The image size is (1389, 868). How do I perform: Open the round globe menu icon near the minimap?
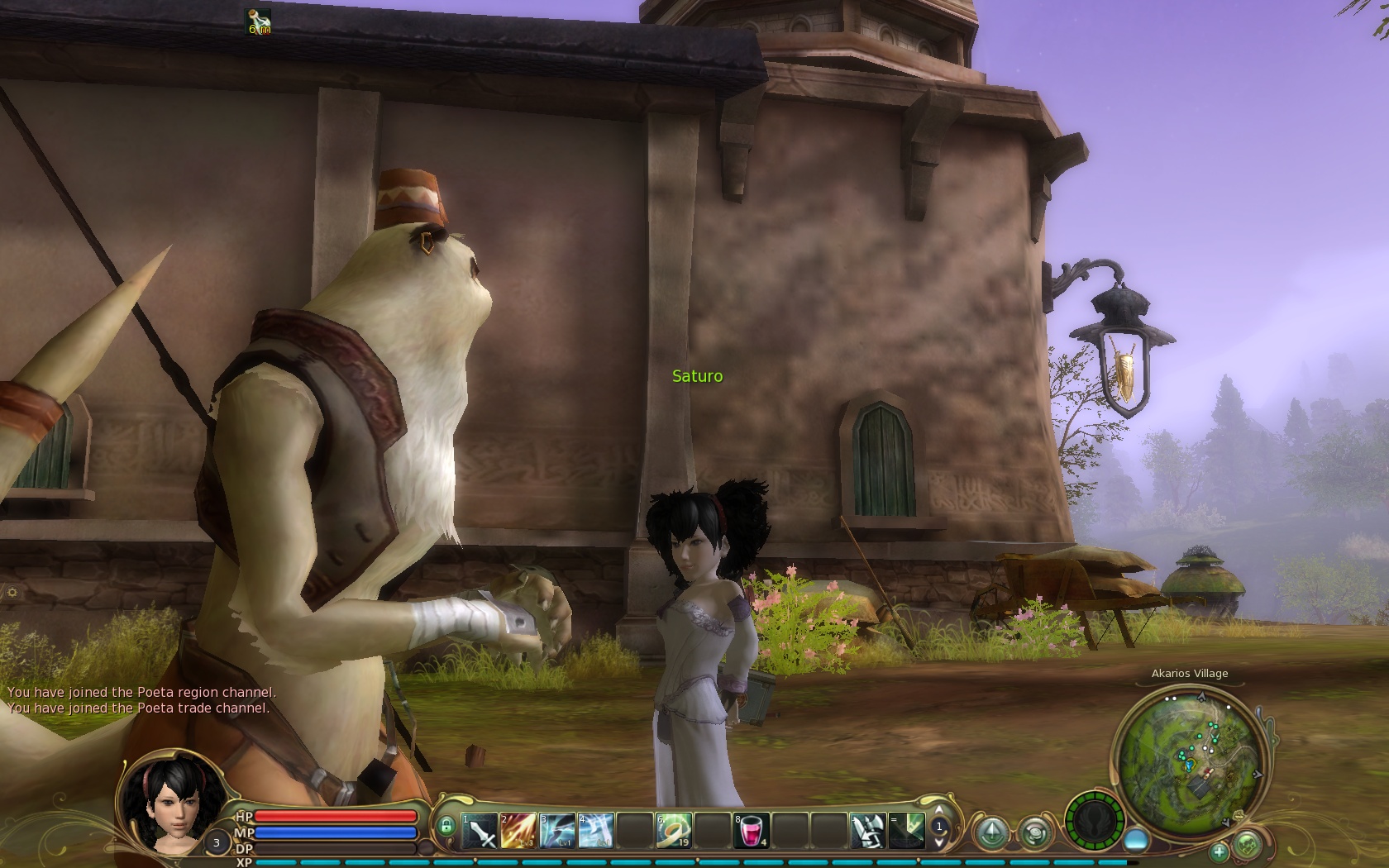(1036, 833)
